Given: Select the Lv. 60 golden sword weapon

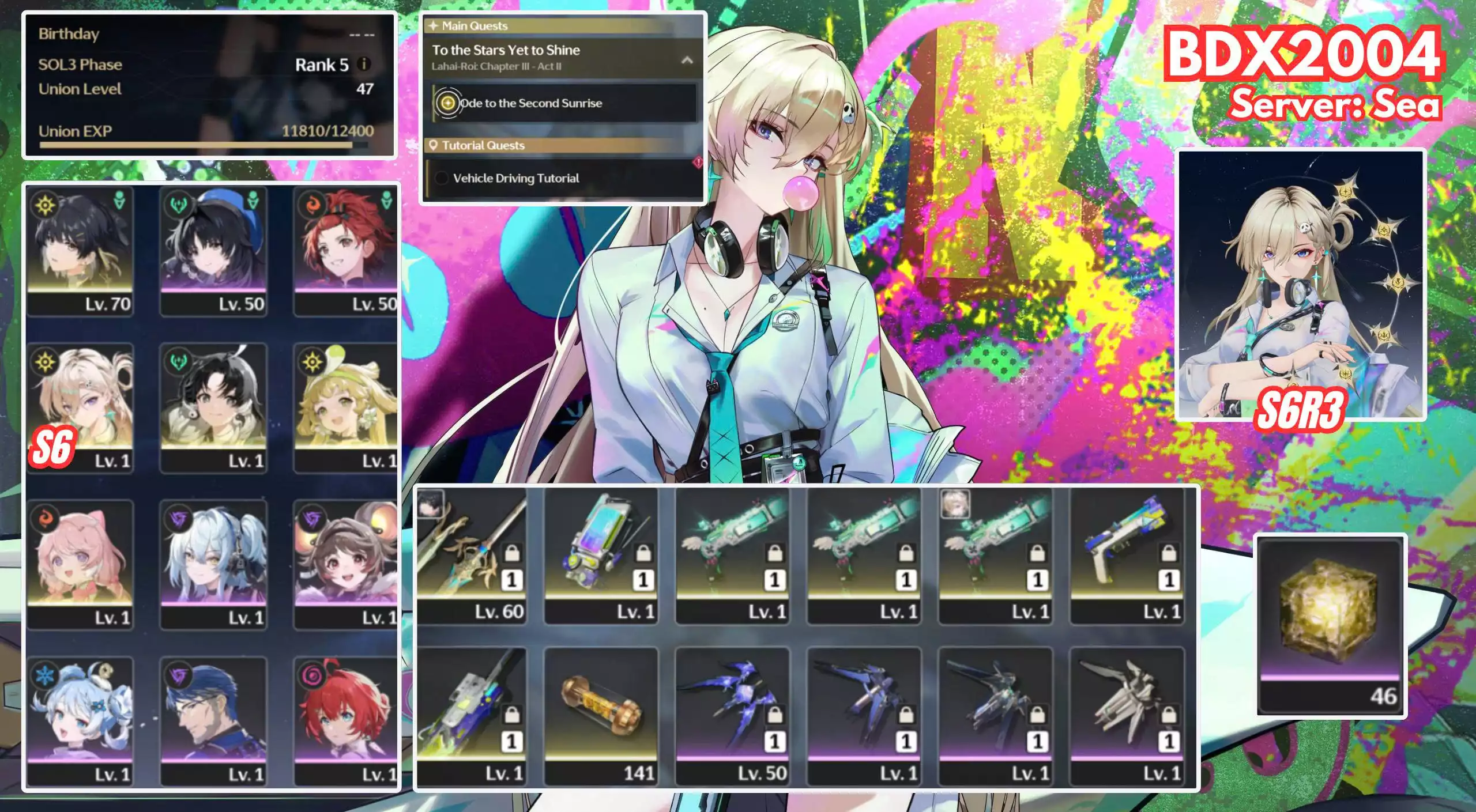Looking at the screenshot, I should pyautogui.click(x=471, y=556).
